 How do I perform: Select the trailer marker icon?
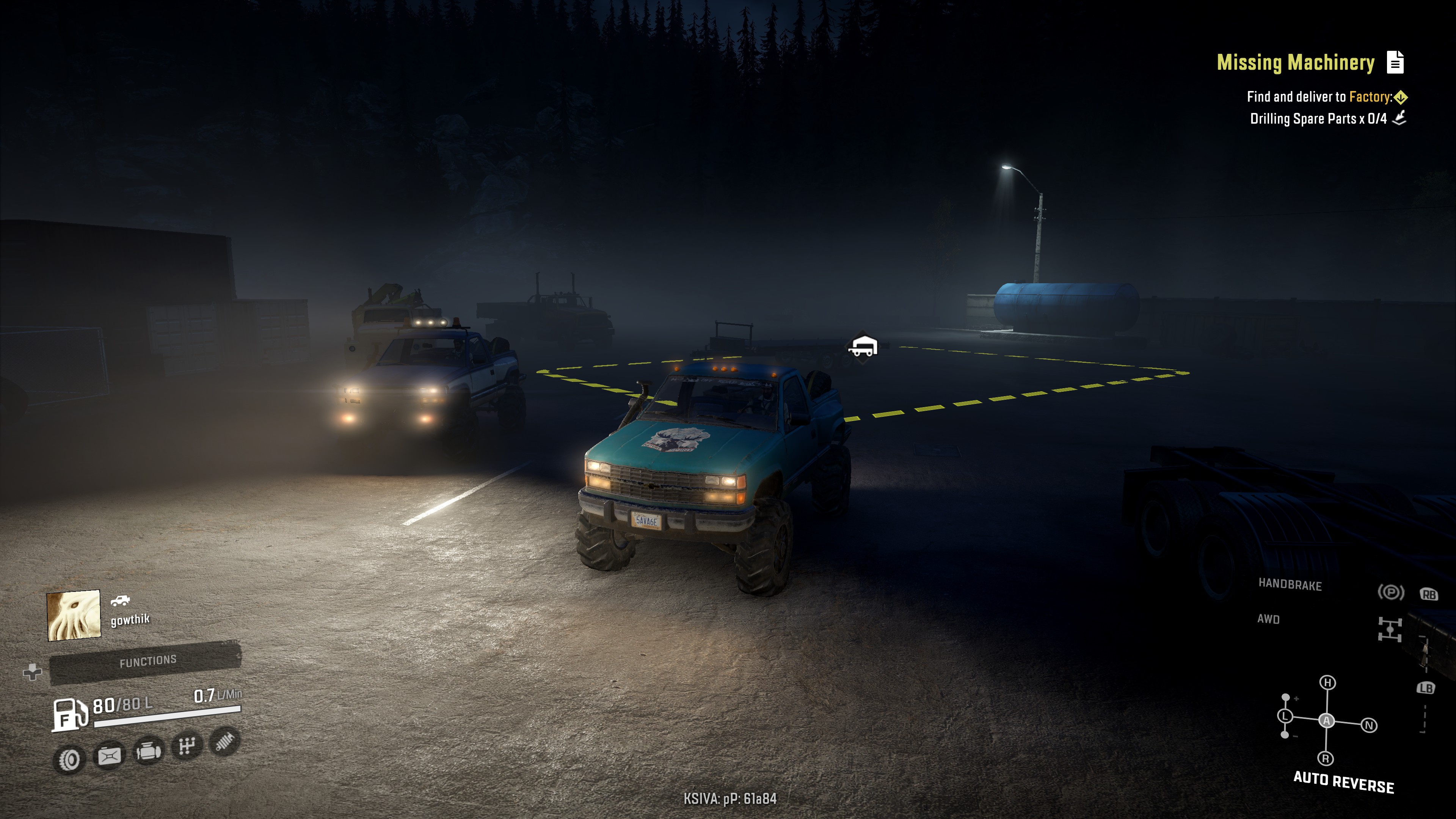click(x=863, y=346)
